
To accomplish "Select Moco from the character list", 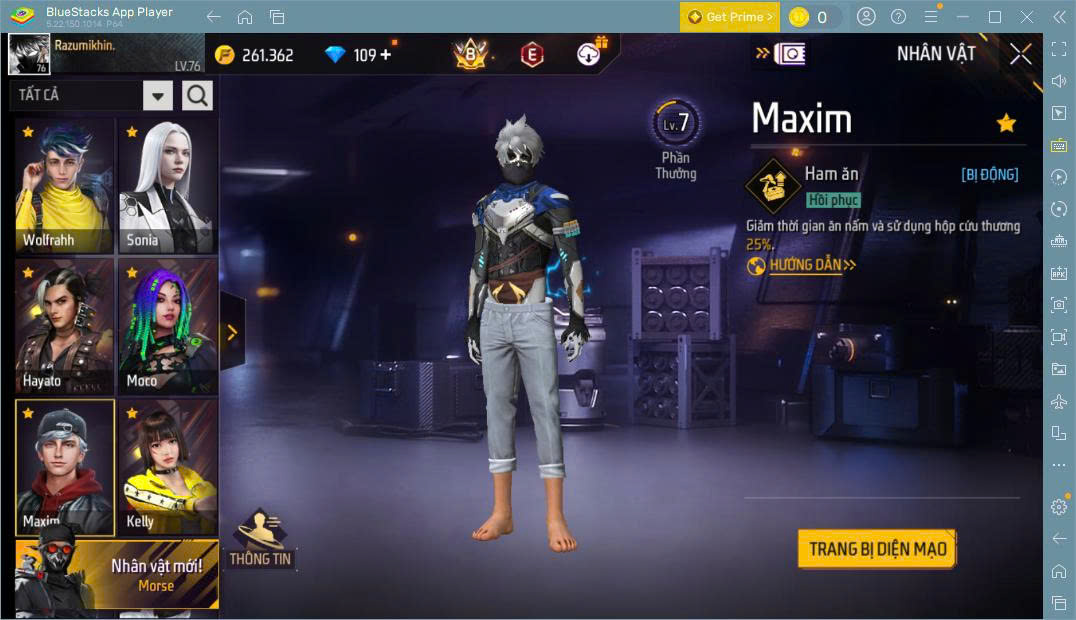I will (167, 326).
